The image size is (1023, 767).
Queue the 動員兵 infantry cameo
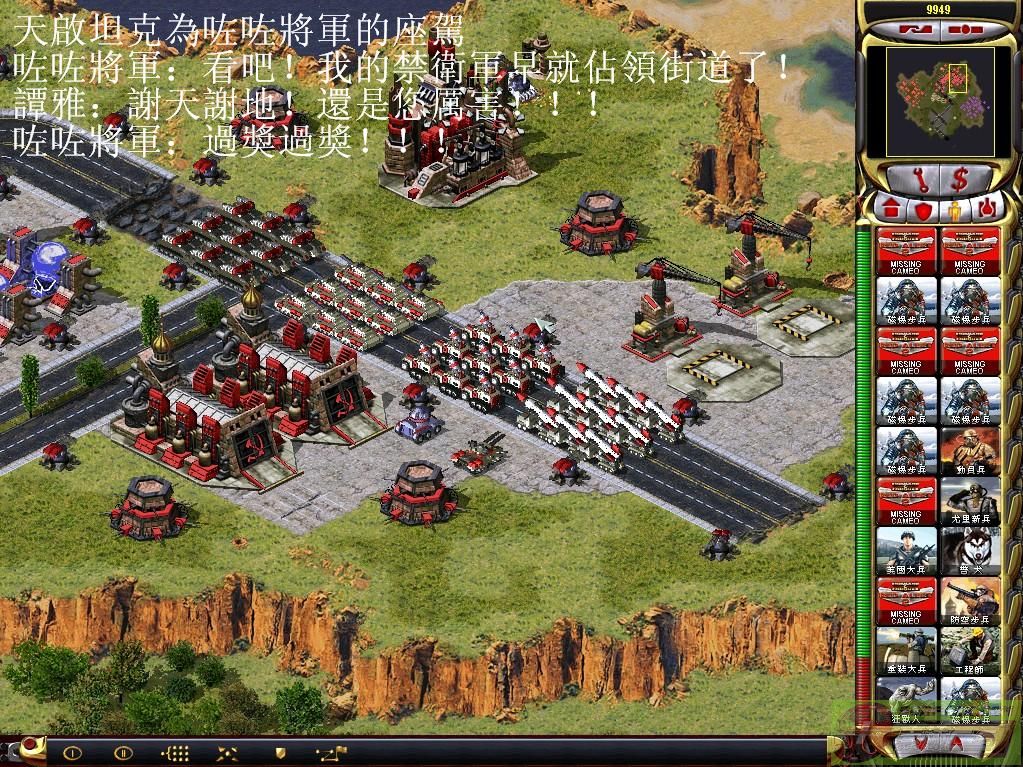[970, 450]
